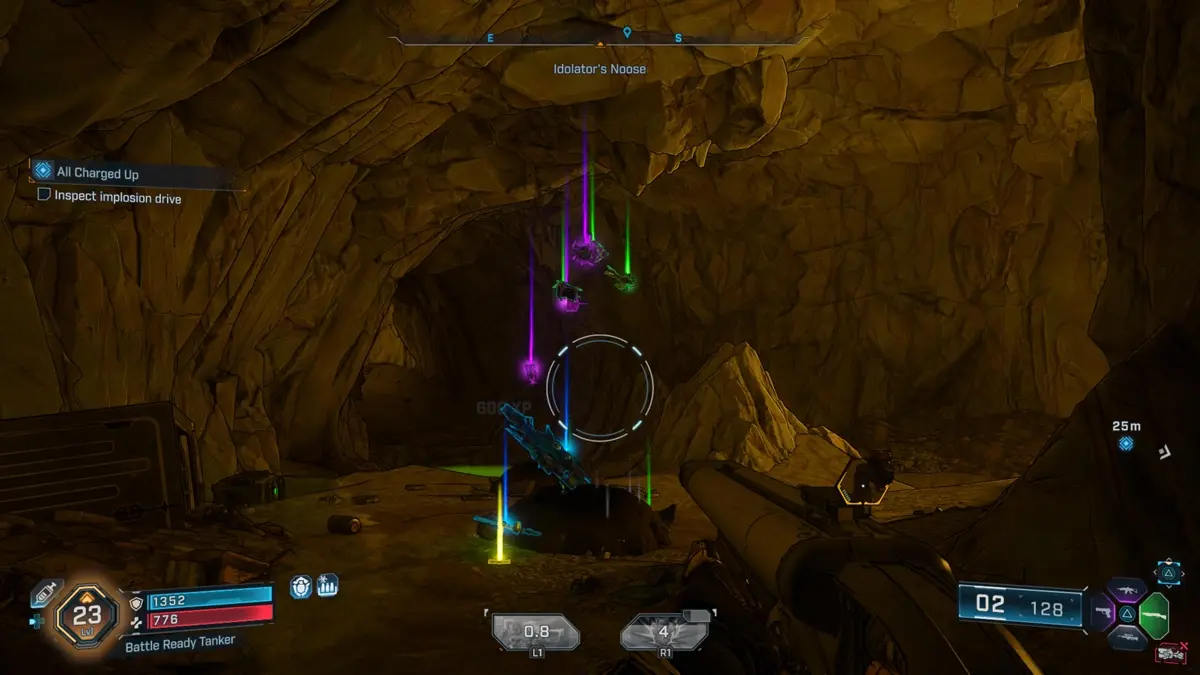
Task: Equip the bottom weapon slot
Action: (x=1127, y=637)
